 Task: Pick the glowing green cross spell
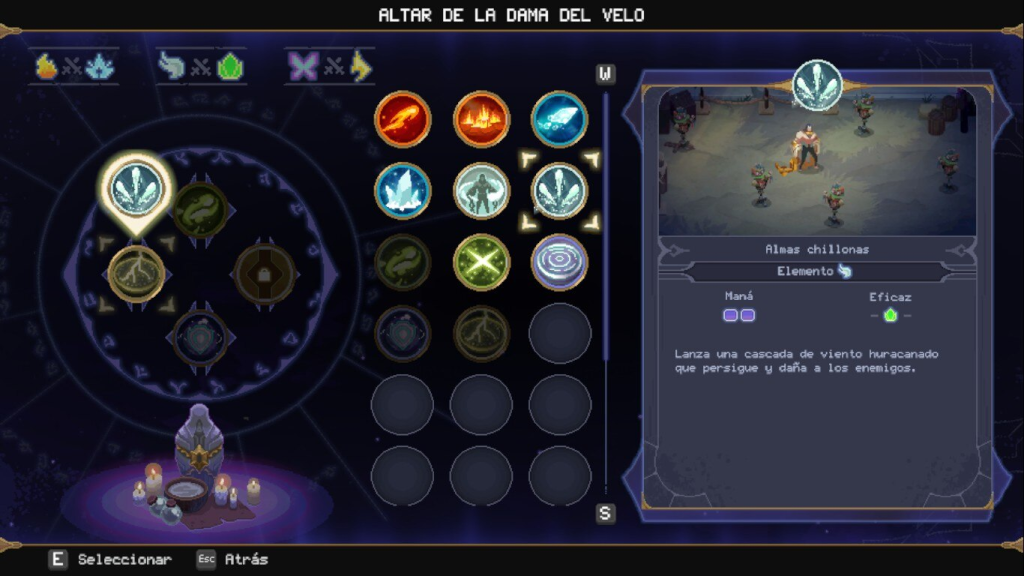point(481,262)
